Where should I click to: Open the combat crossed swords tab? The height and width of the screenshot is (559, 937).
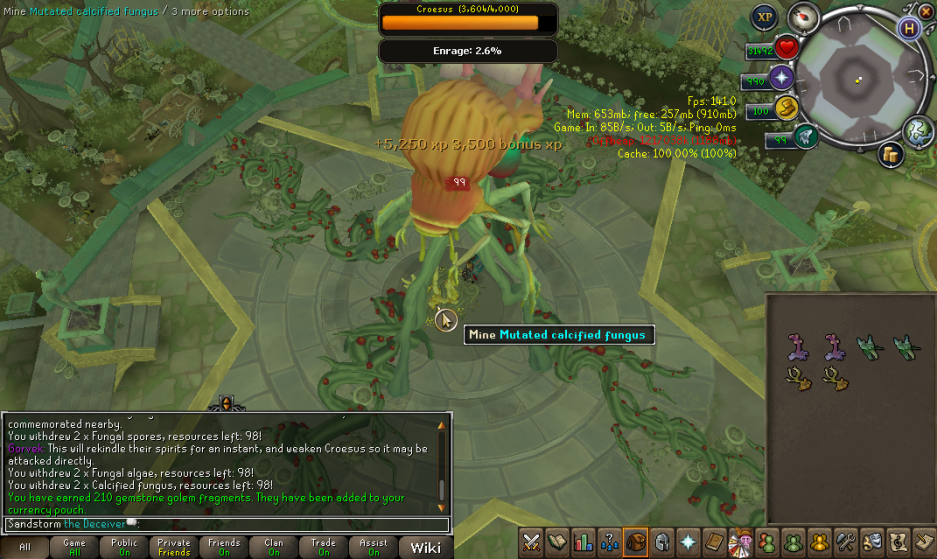pos(532,543)
